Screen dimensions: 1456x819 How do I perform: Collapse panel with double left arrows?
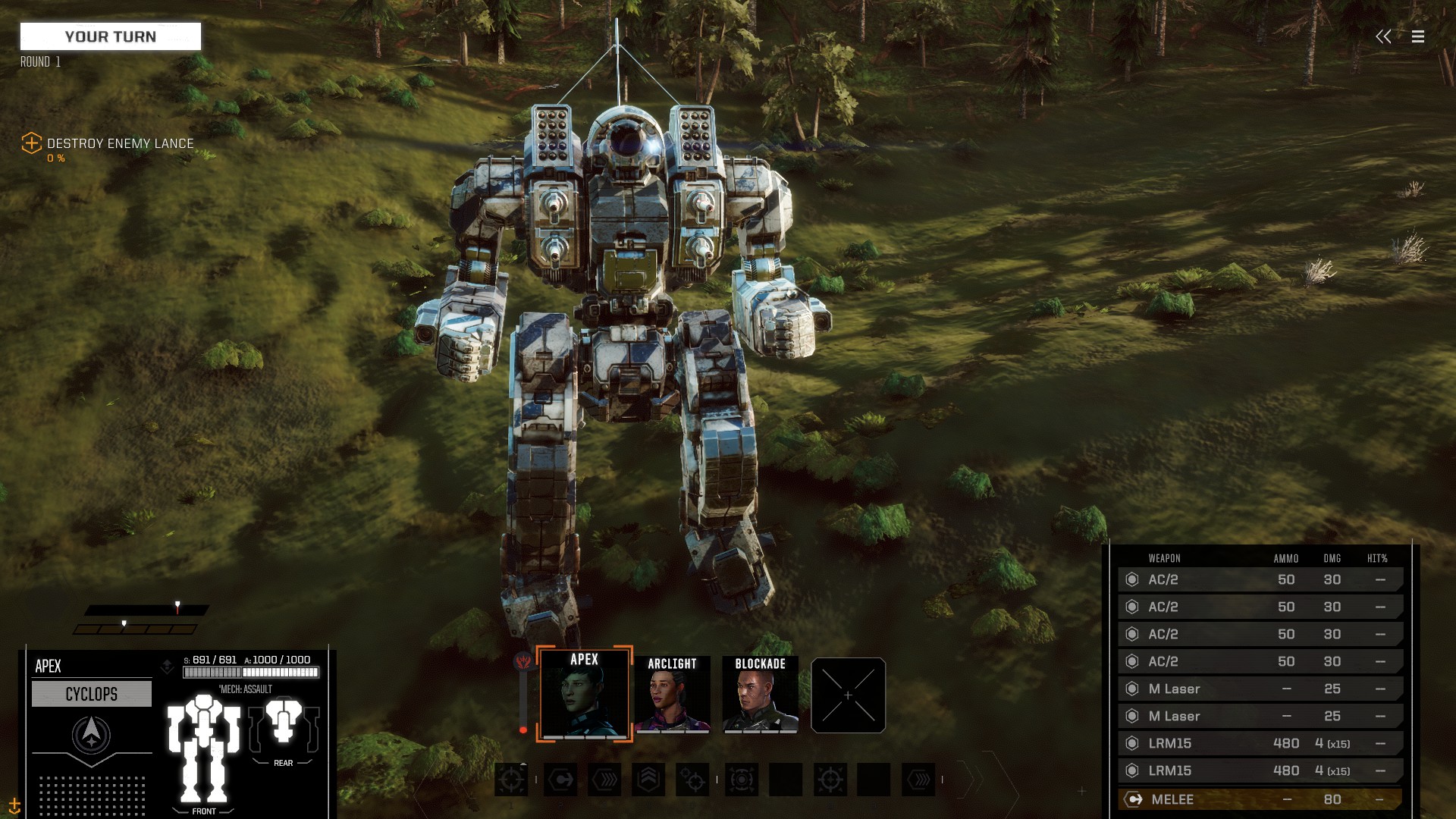click(x=1383, y=36)
